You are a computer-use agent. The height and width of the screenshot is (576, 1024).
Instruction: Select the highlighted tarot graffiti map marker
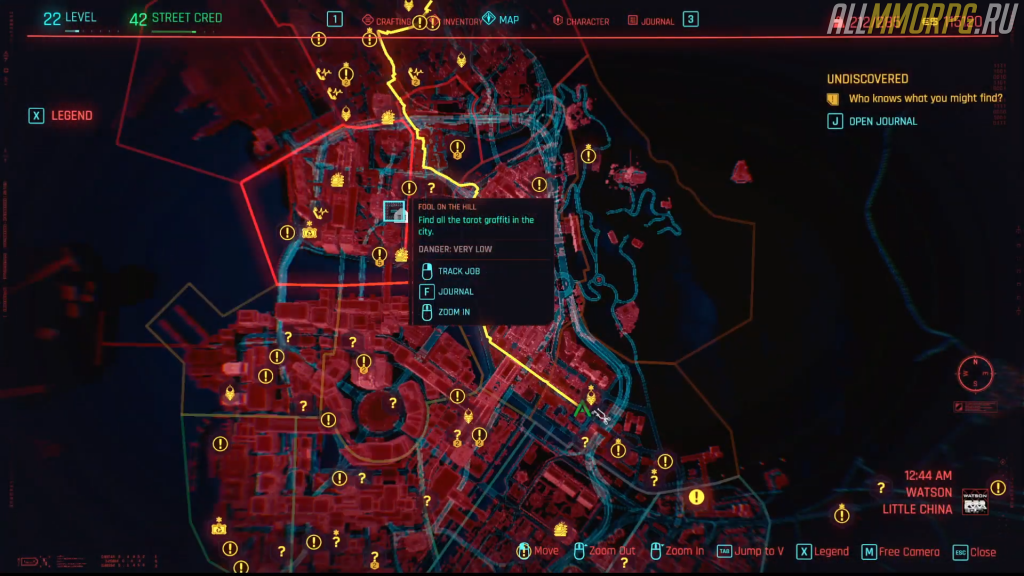coord(395,211)
